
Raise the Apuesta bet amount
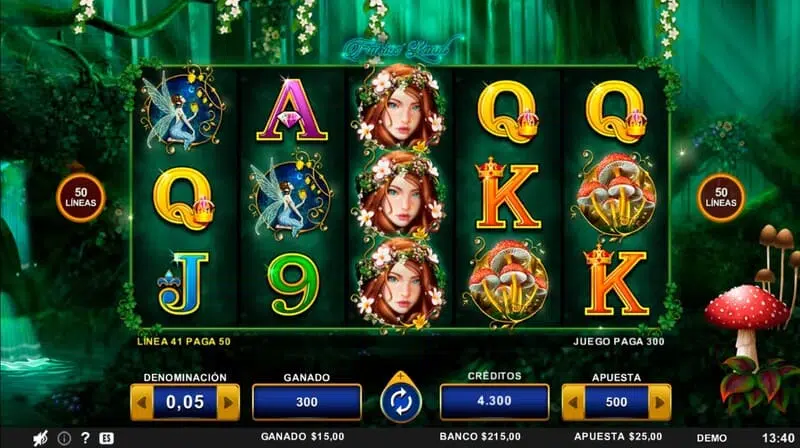[x=661, y=402]
